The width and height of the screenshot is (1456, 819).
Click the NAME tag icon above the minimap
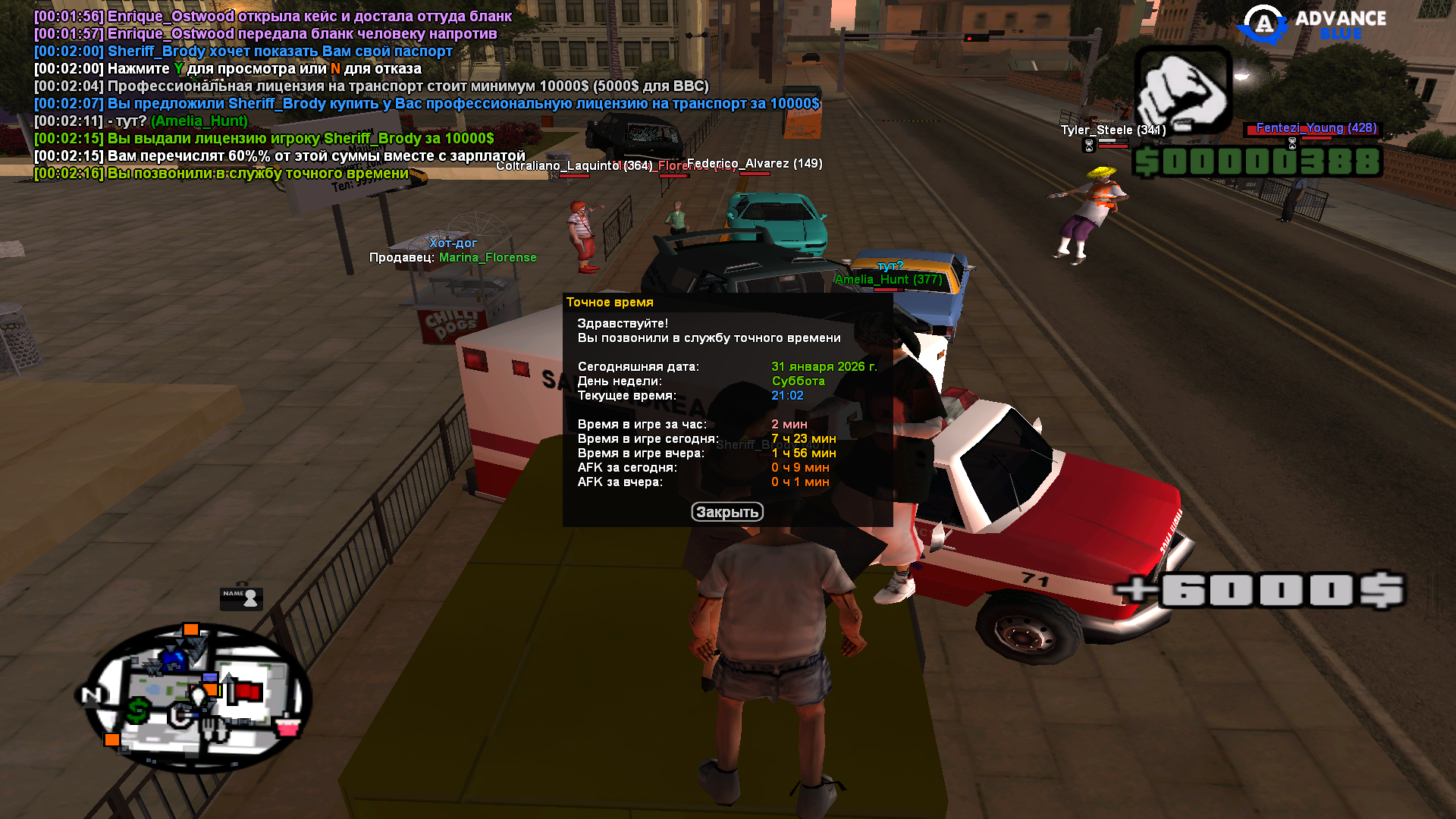241,598
